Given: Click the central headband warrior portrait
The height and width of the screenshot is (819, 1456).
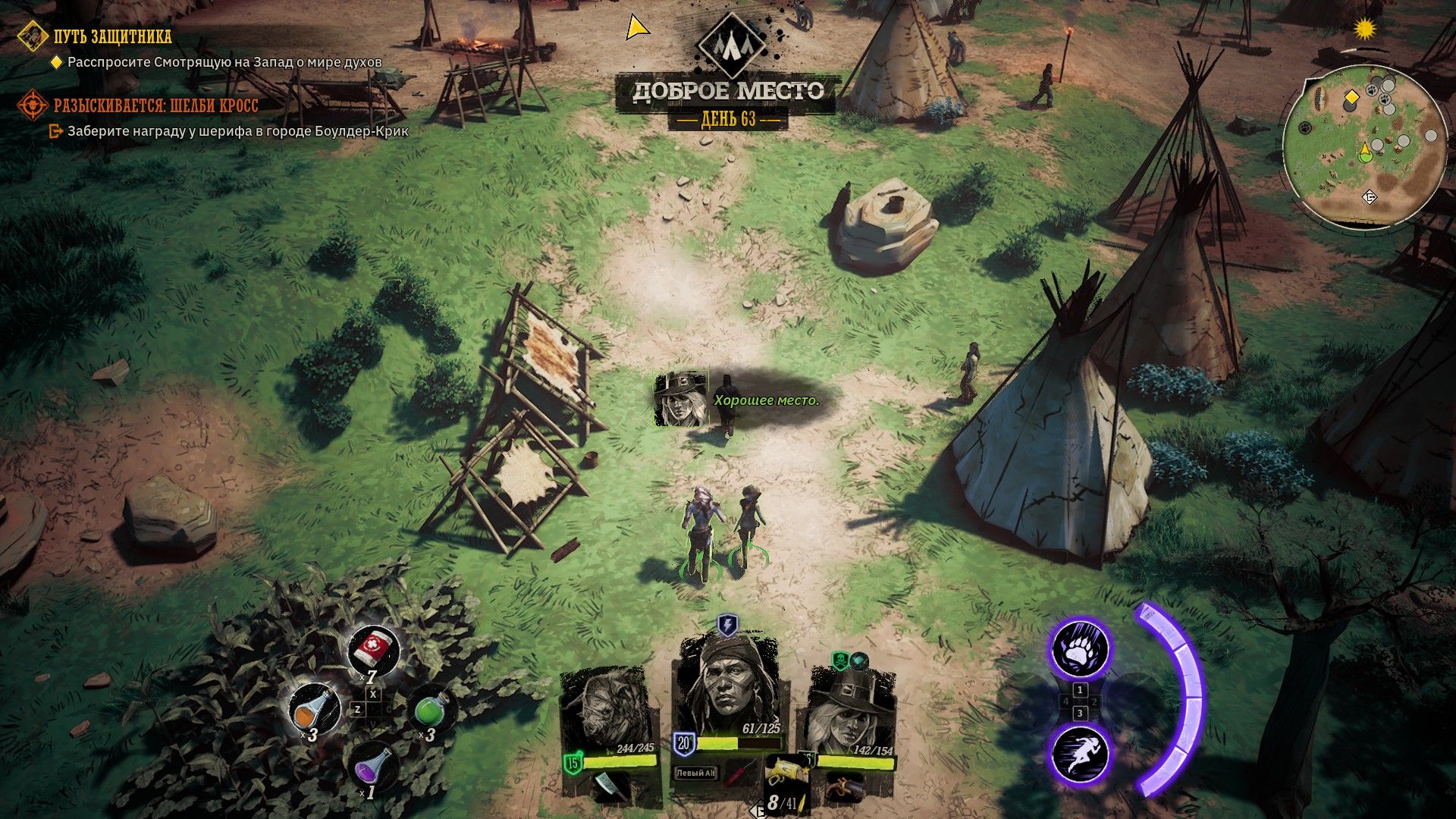Looking at the screenshot, I should tap(726, 686).
